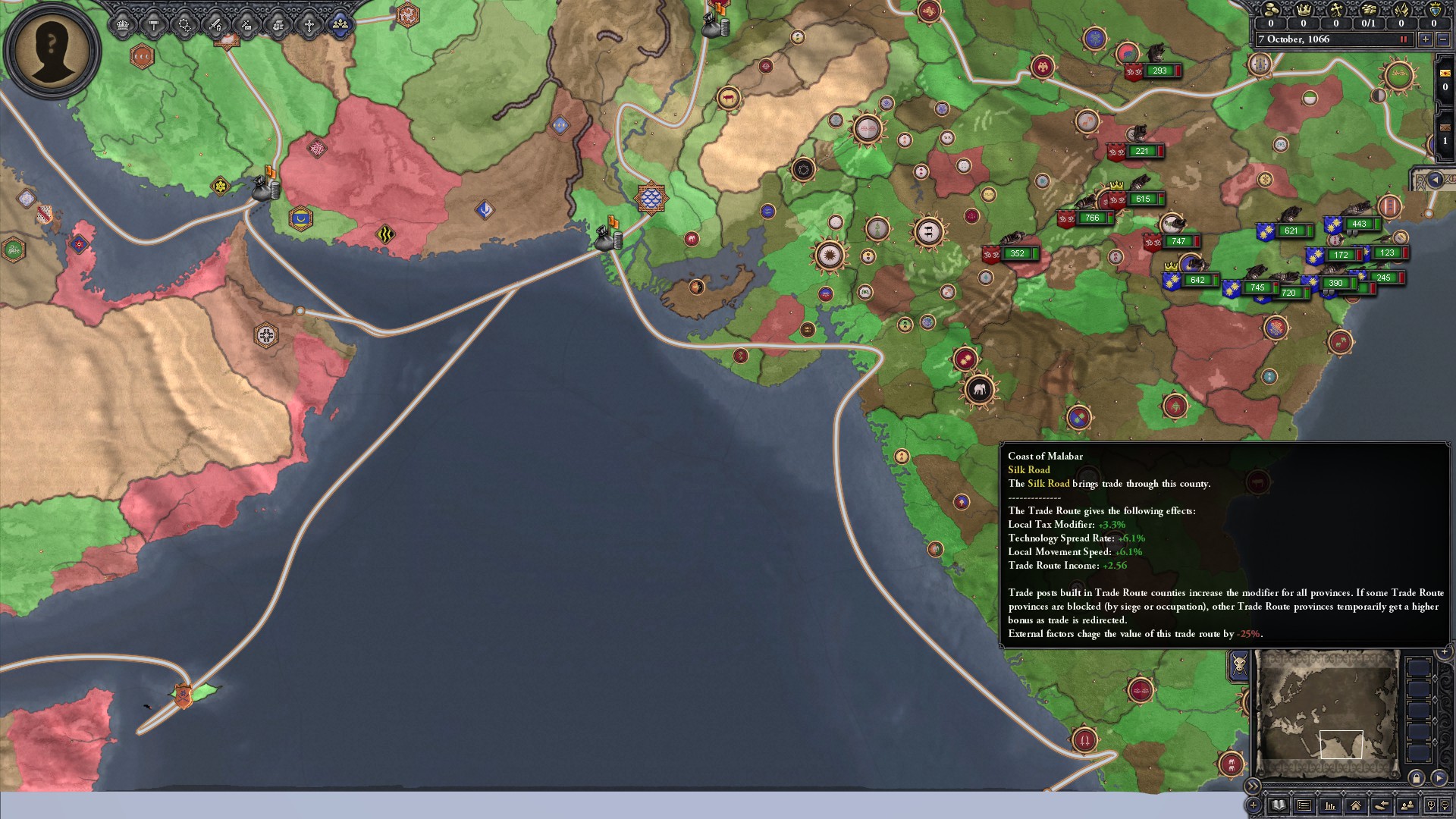Image resolution: width=1456 pixels, height=819 pixels.
Task: Open Find Character with the two-figures icon
Action: pyautogui.click(x=1407, y=807)
